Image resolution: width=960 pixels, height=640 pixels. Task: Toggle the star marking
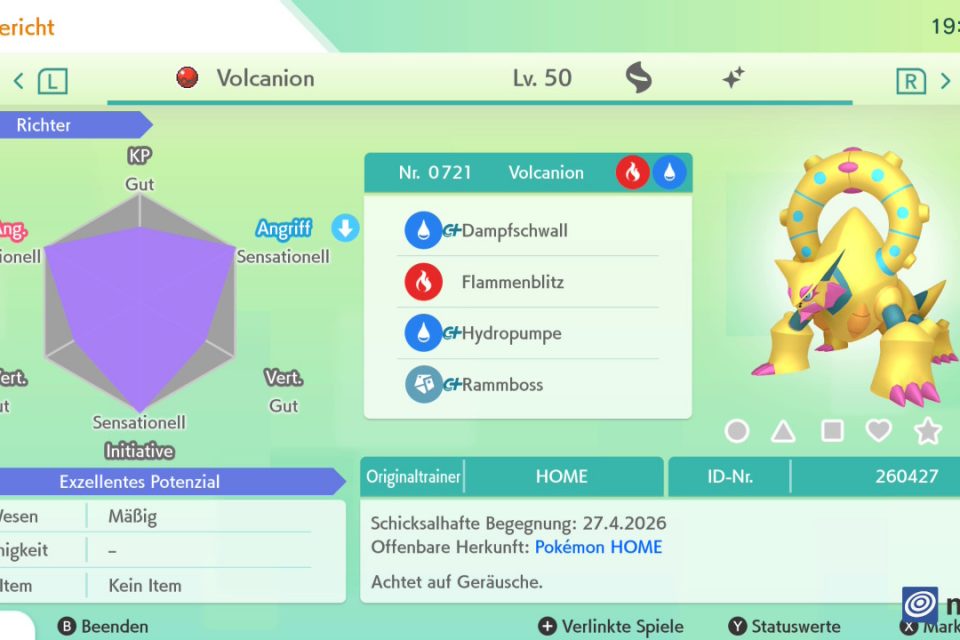click(x=928, y=431)
